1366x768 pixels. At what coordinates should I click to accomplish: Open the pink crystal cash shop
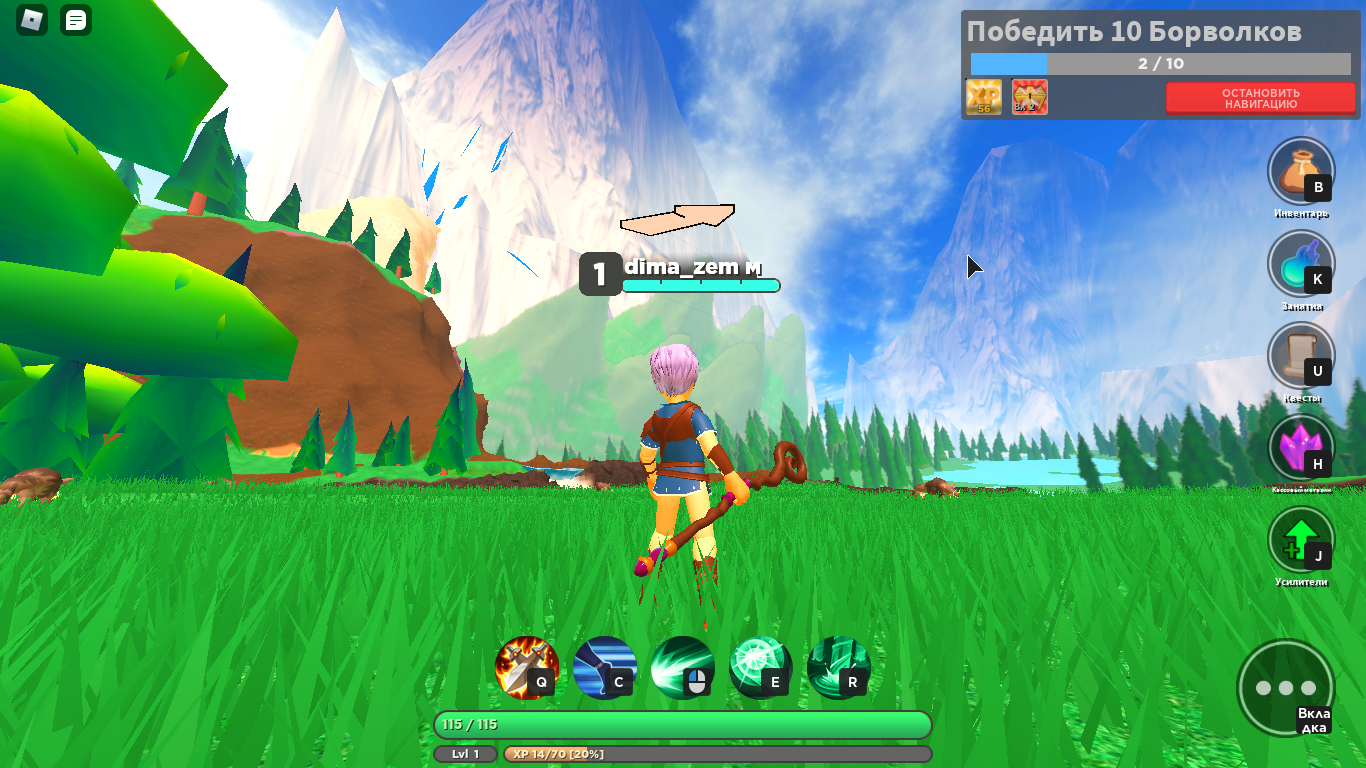(x=1299, y=447)
